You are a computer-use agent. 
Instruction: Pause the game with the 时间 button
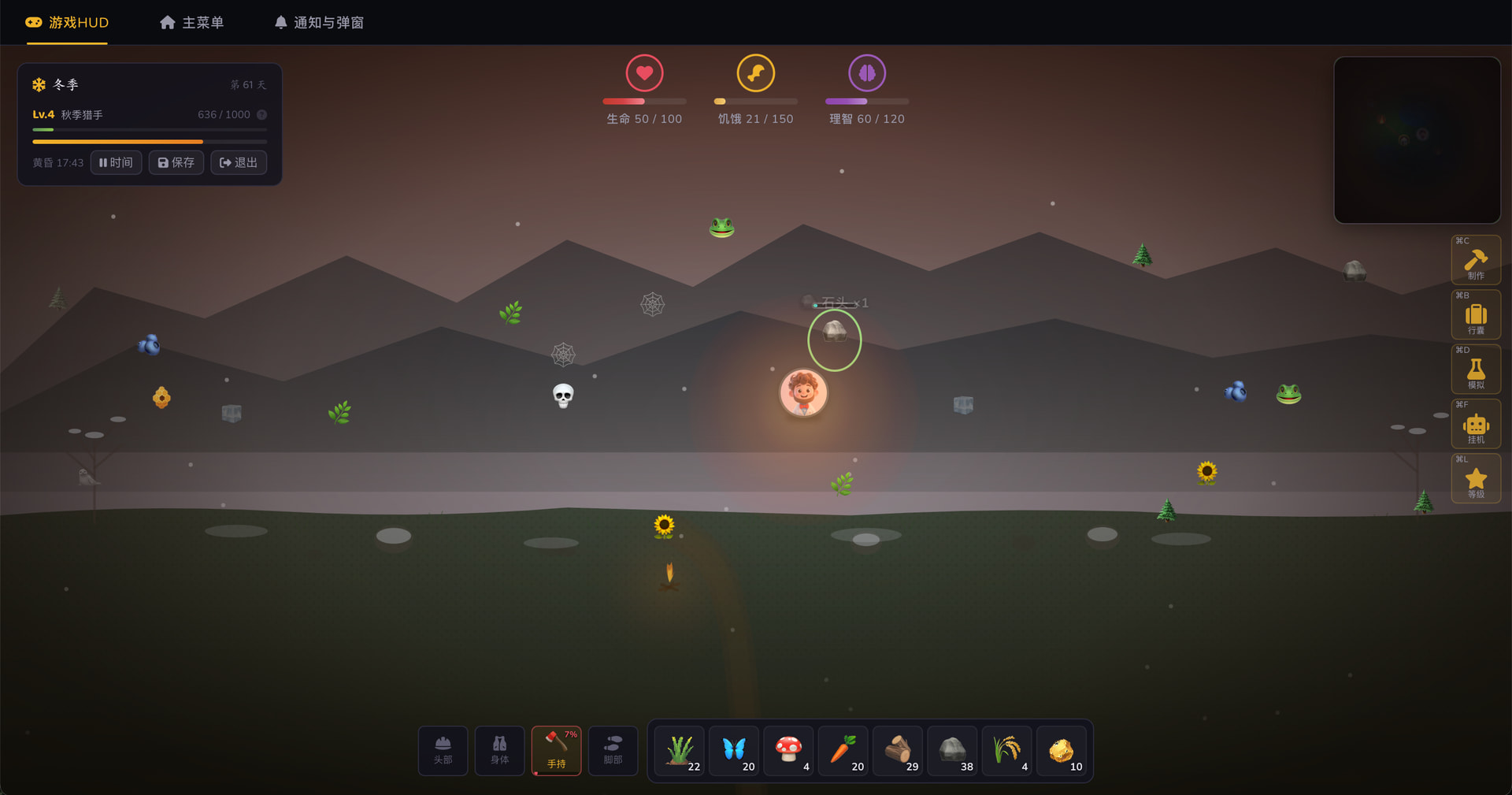click(x=116, y=162)
